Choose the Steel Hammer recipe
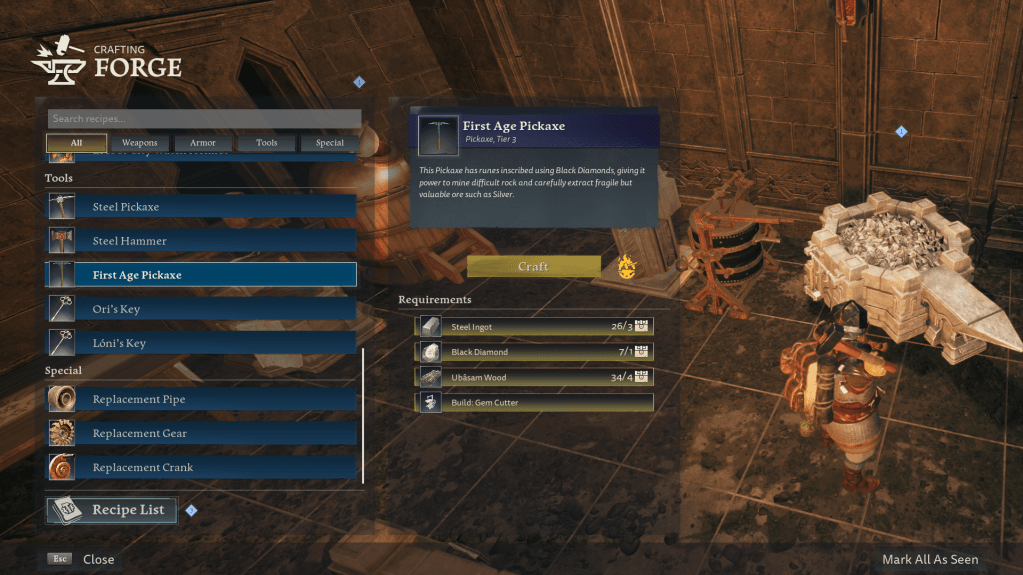Viewport: 1023px width, 575px height. (x=202, y=241)
